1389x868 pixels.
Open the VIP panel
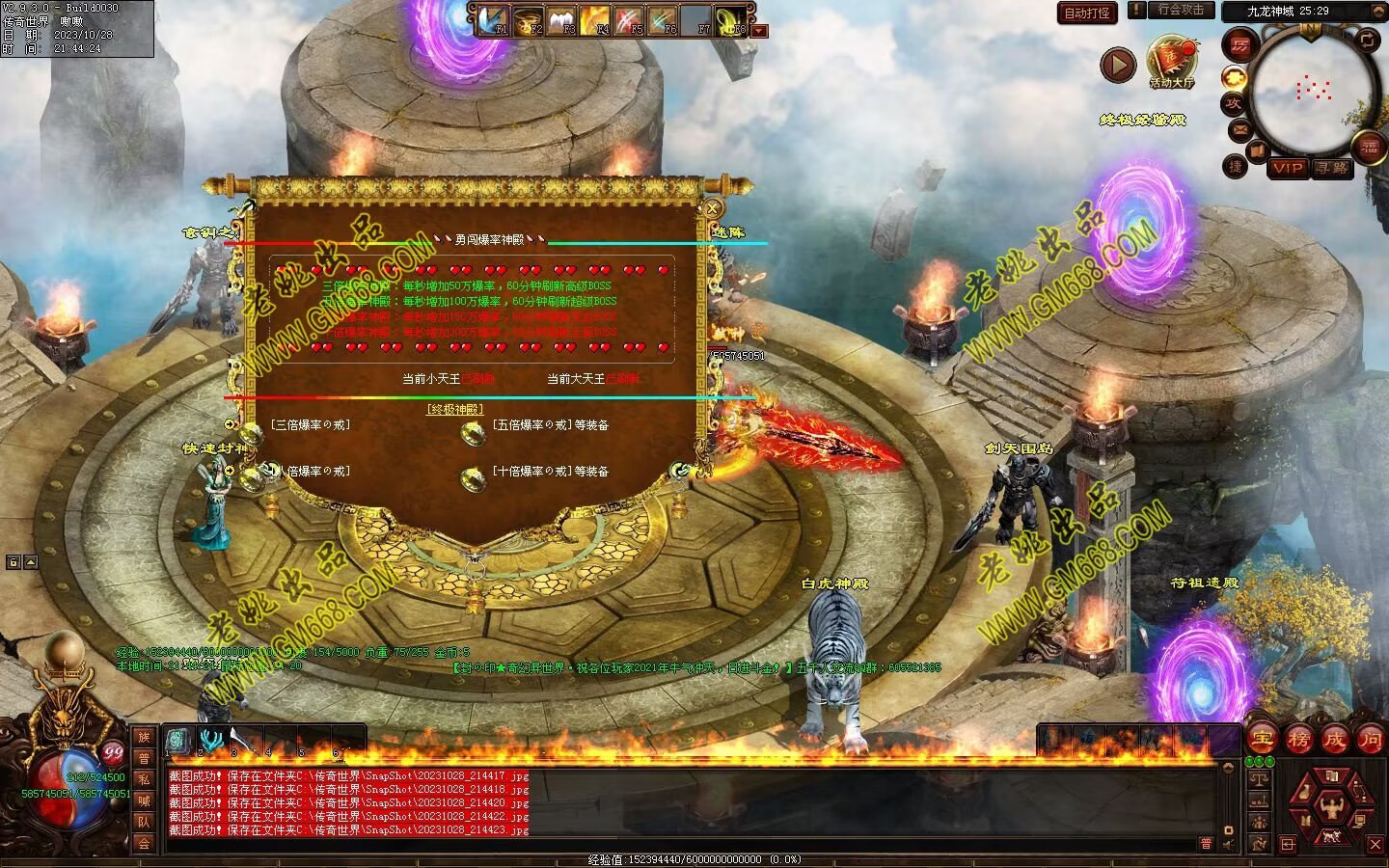(1287, 168)
